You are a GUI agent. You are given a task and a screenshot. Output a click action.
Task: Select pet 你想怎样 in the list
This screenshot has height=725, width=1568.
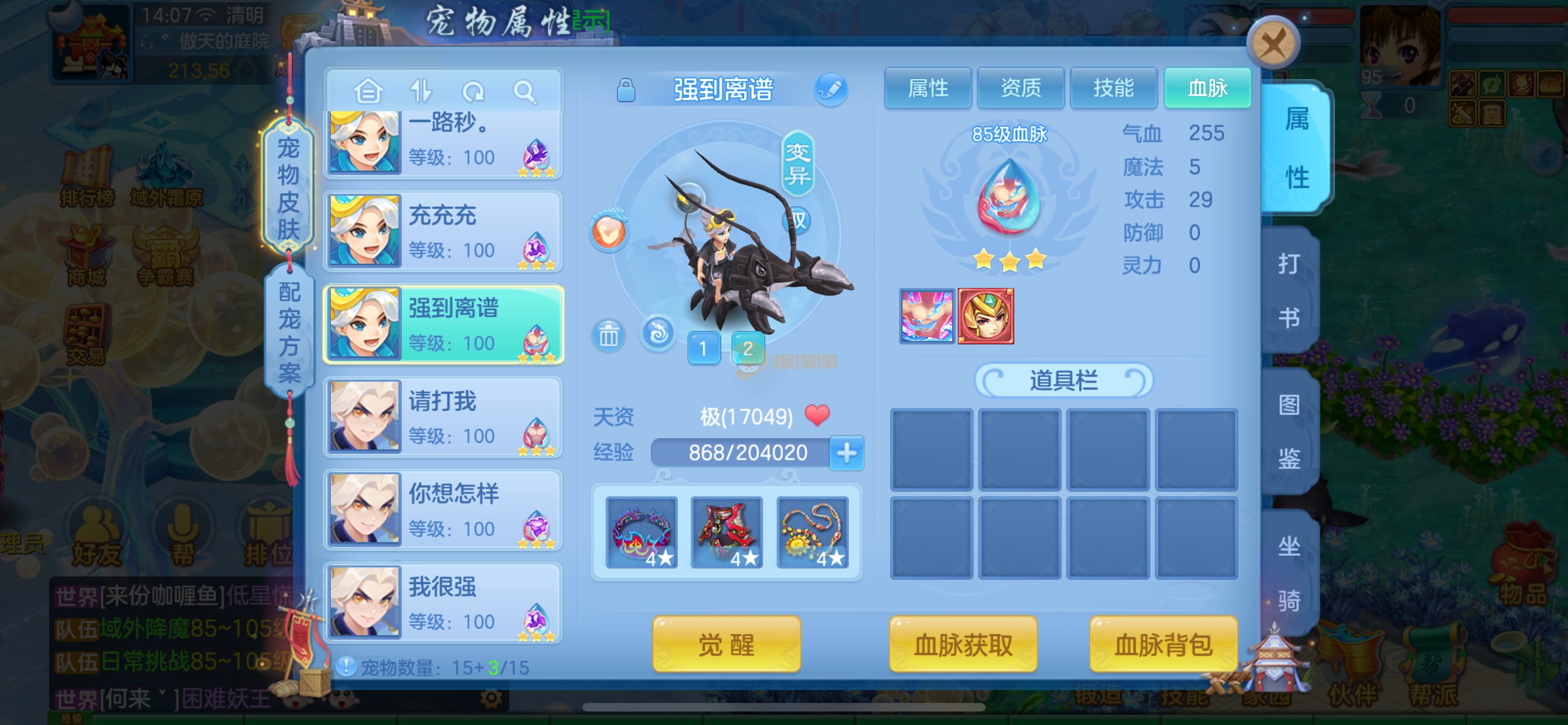pyautogui.click(x=443, y=509)
